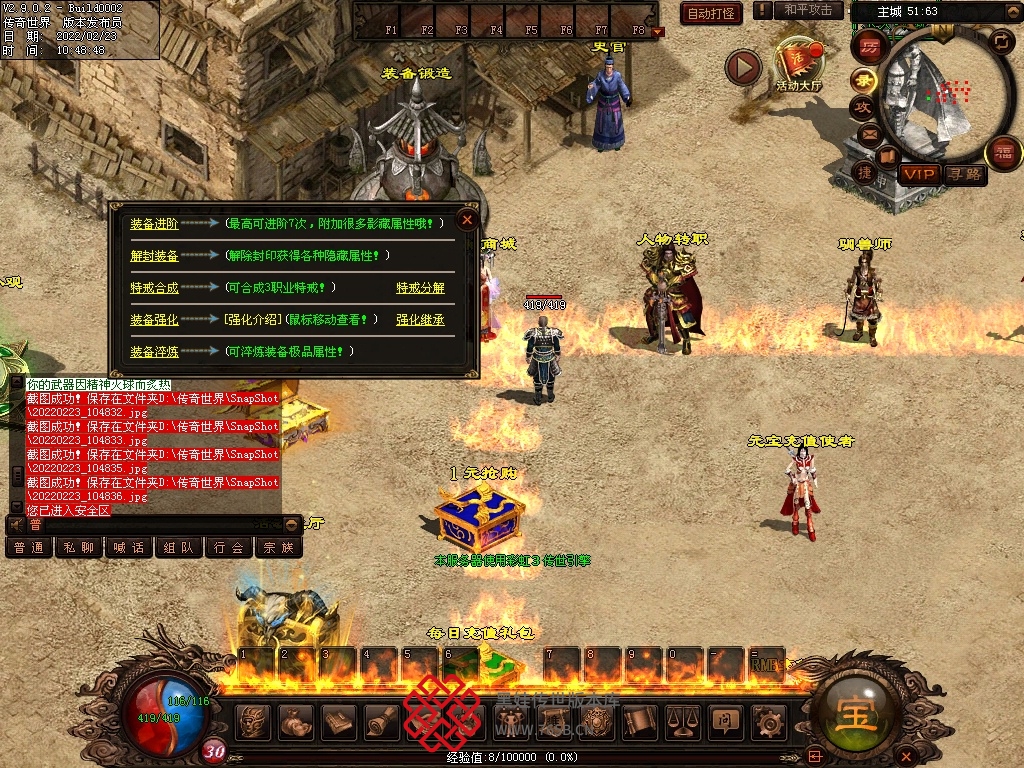This screenshot has height=768, width=1024.
Task: Toggle the 自动打怪 auto-fight button
Action: coord(711,13)
